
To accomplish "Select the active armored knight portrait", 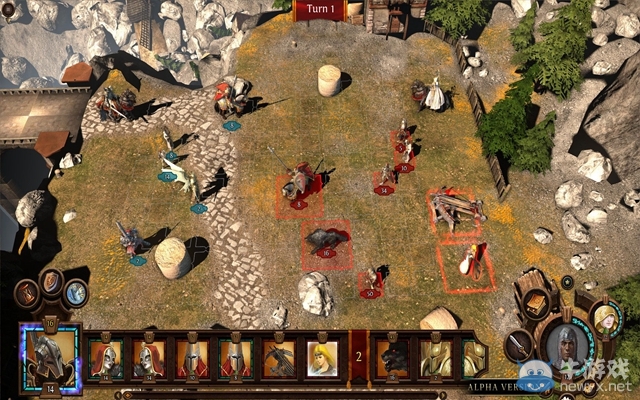I will (49, 356).
